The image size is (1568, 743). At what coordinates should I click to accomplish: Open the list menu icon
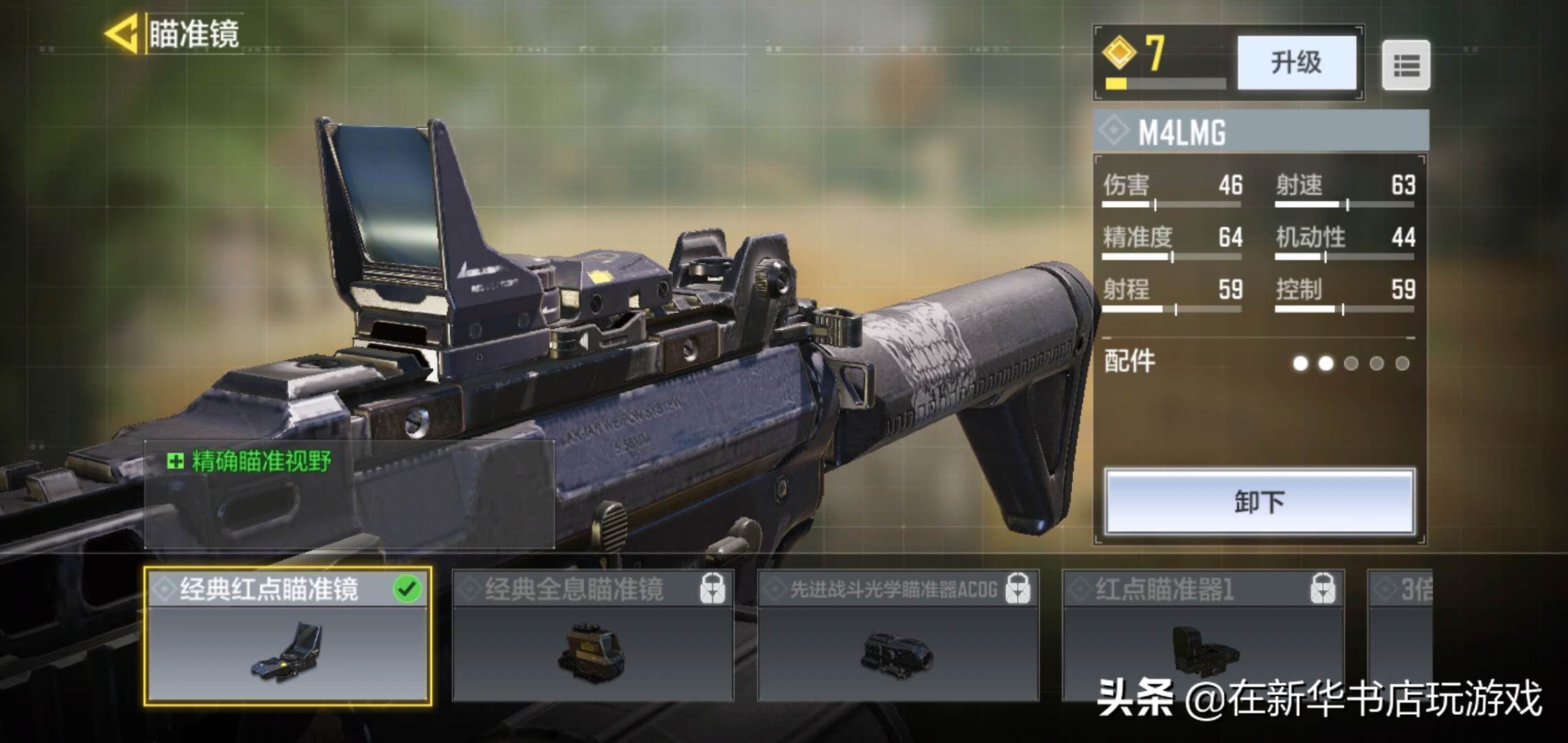point(1406,65)
